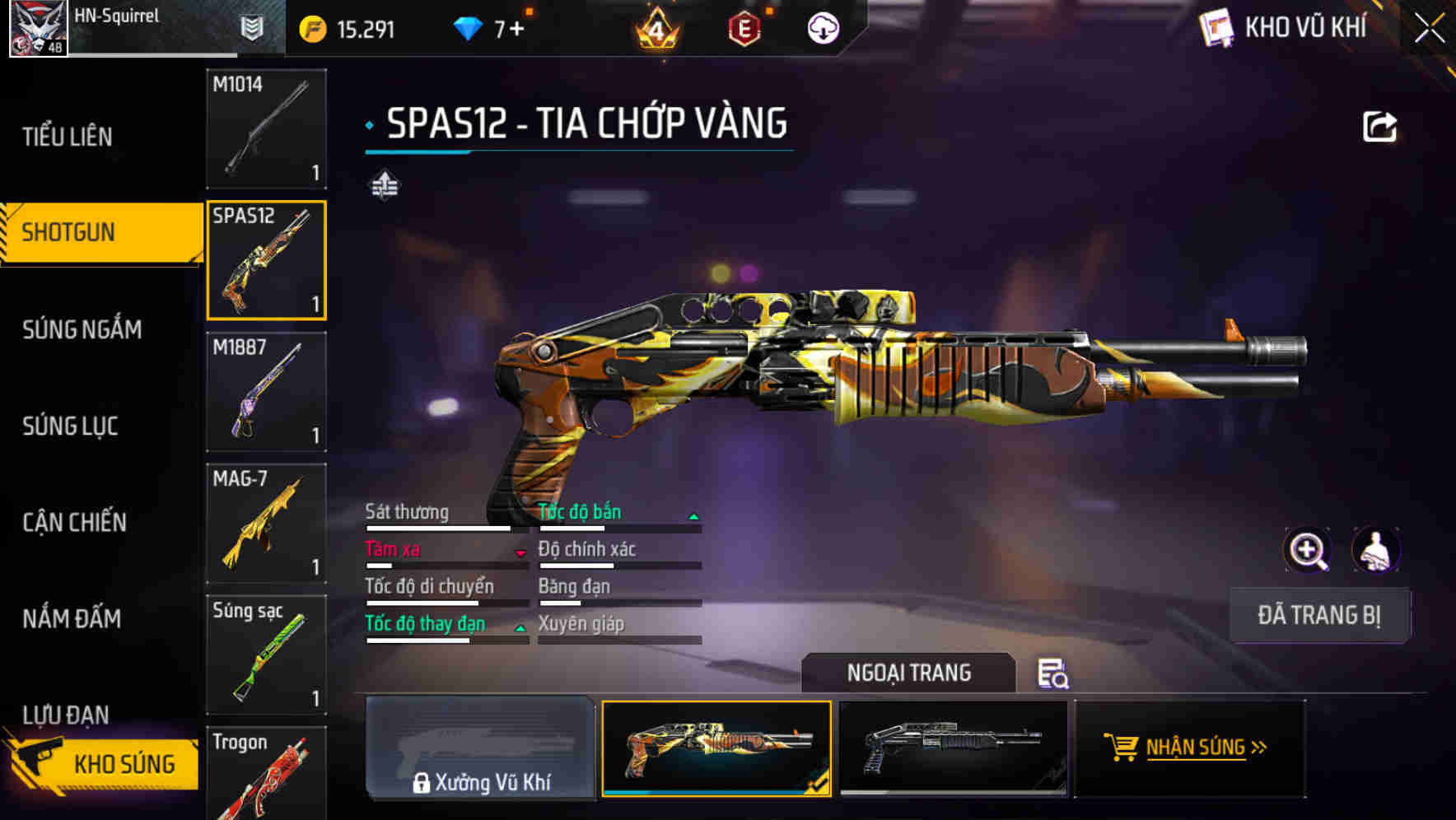This screenshot has height=820, width=1456.
Task: Switch to the Nắm Đấm category
Action: (x=72, y=618)
